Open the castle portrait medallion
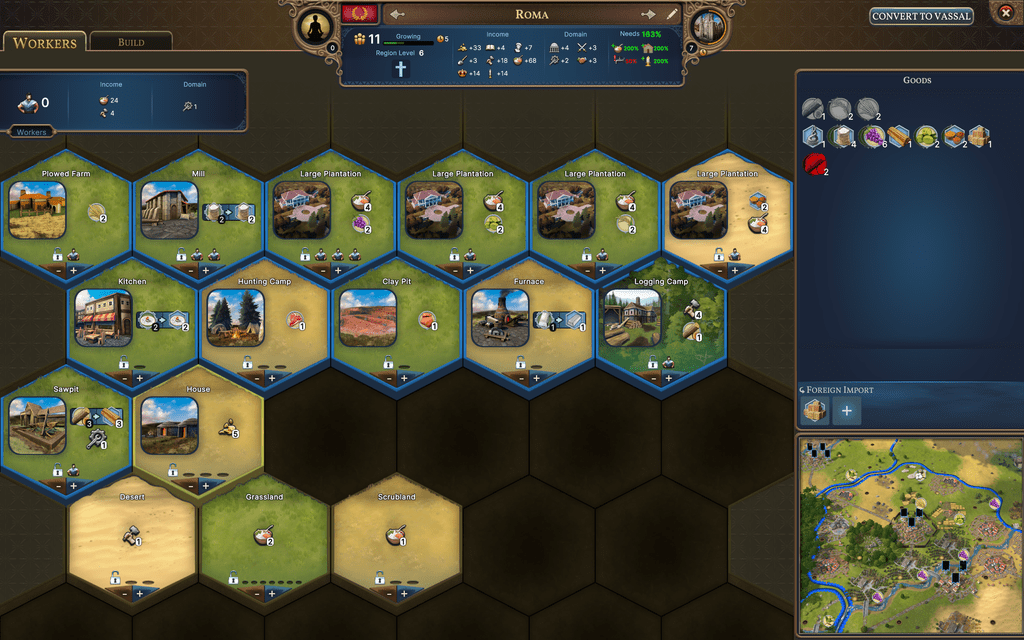 [x=707, y=28]
